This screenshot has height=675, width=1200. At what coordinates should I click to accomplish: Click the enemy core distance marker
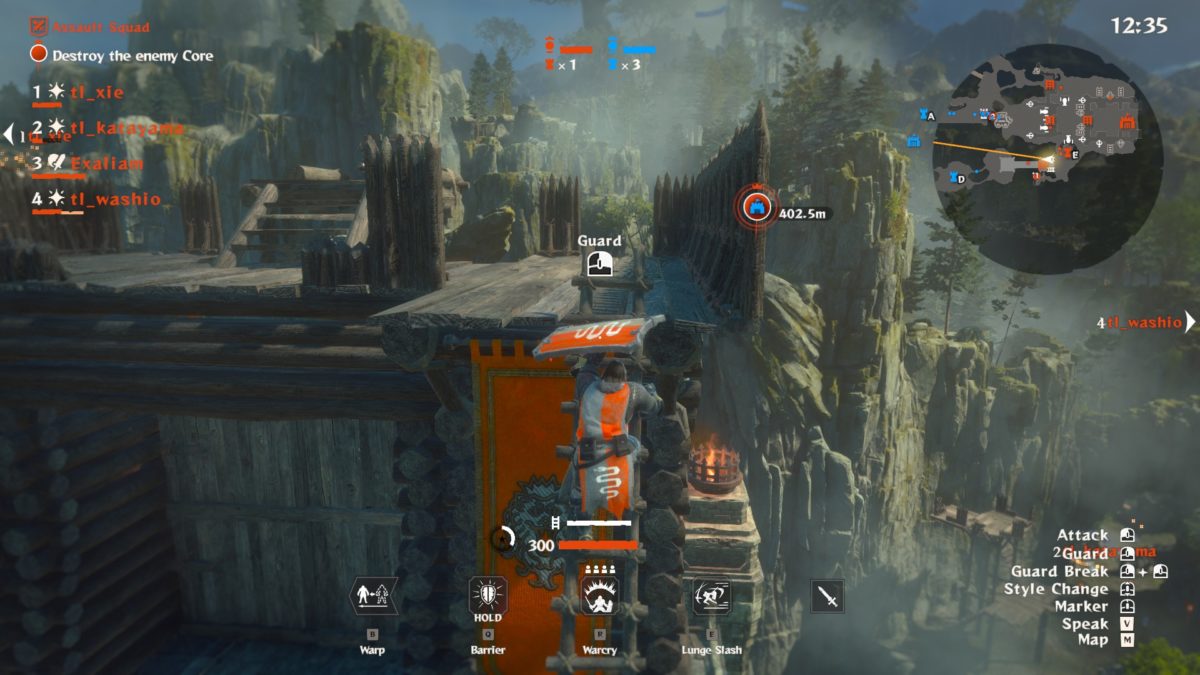coord(757,208)
